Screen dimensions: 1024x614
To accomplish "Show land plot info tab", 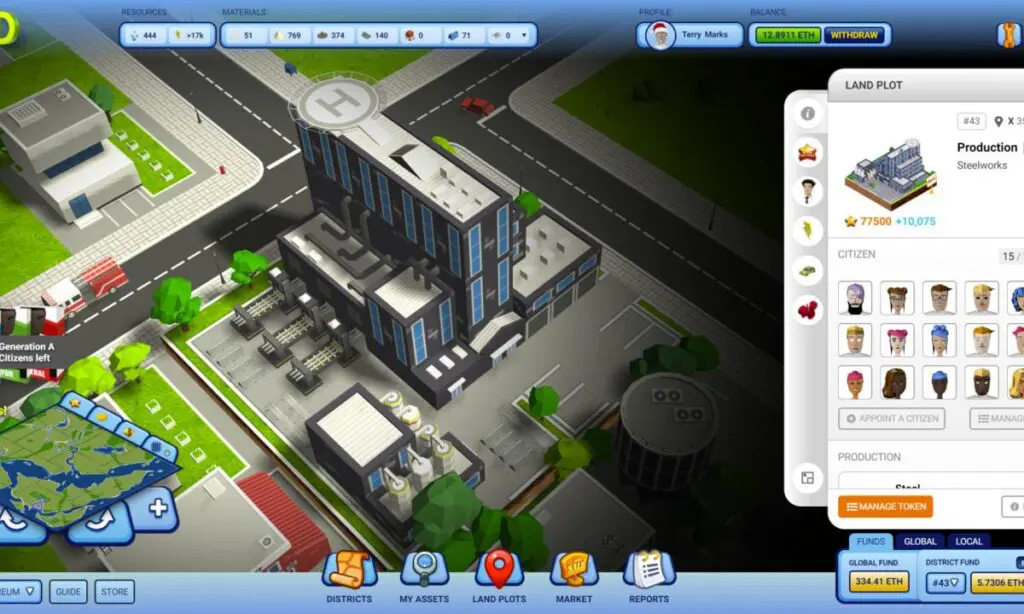I will click(807, 113).
